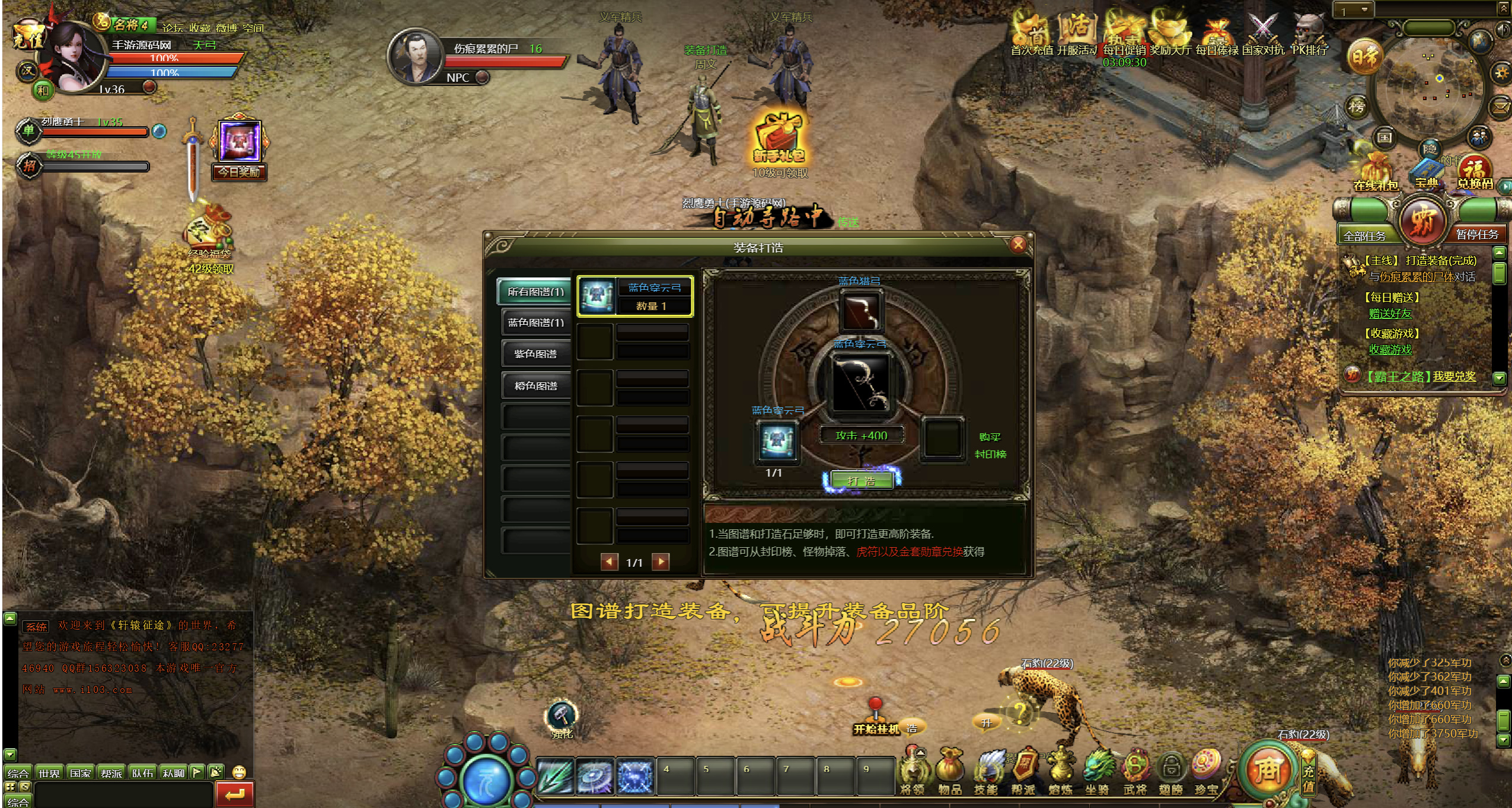
Task: Choose the 蓝色穿云弓 blueprint entry in the list
Action: coord(634,296)
